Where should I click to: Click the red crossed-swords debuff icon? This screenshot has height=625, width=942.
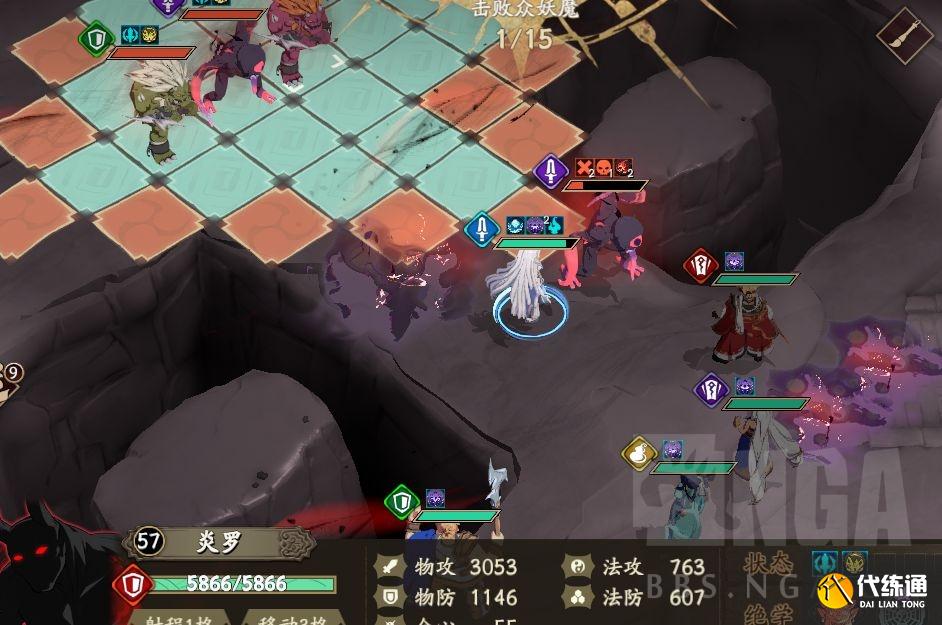point(585,168)
